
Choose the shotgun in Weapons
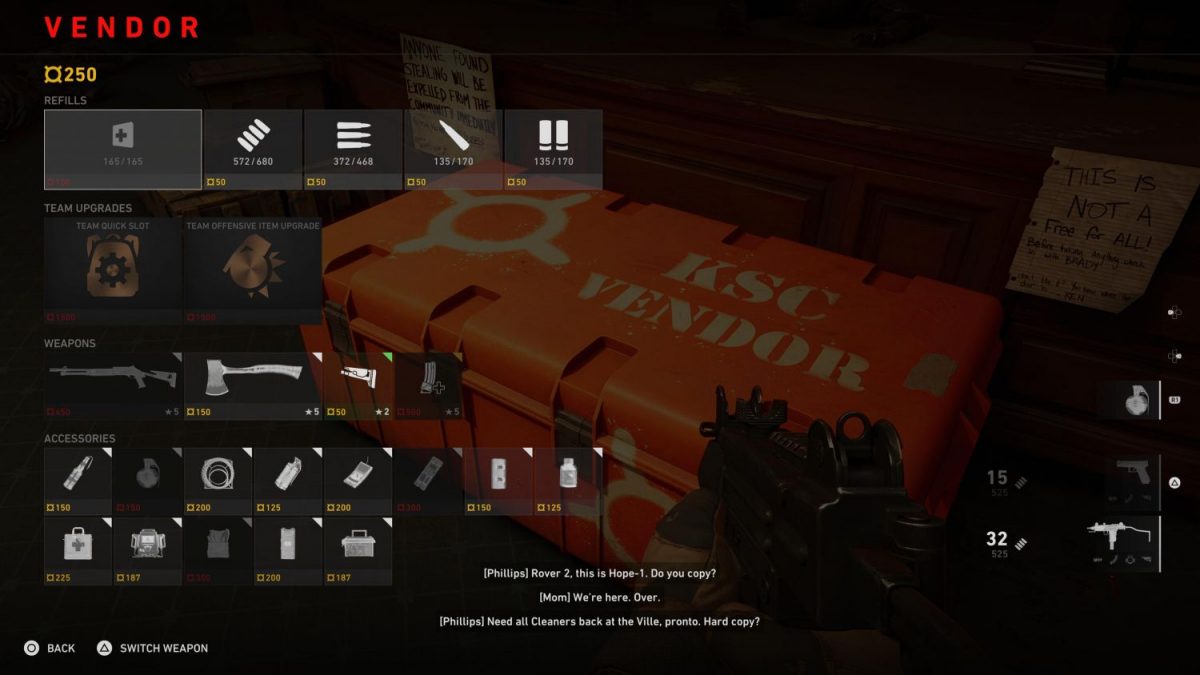[x=112, y=385]
